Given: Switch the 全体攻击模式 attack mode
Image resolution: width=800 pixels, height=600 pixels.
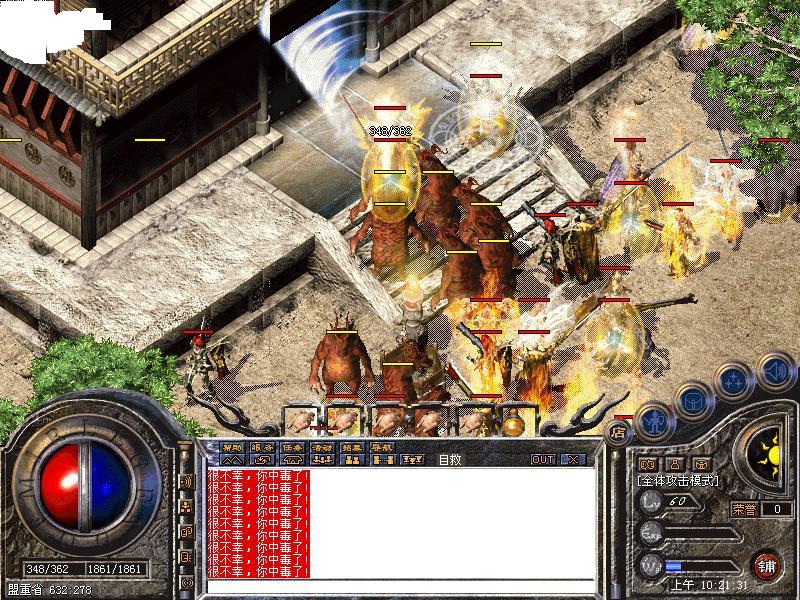Looking at the screenshot, I should (x=677, y=481).
